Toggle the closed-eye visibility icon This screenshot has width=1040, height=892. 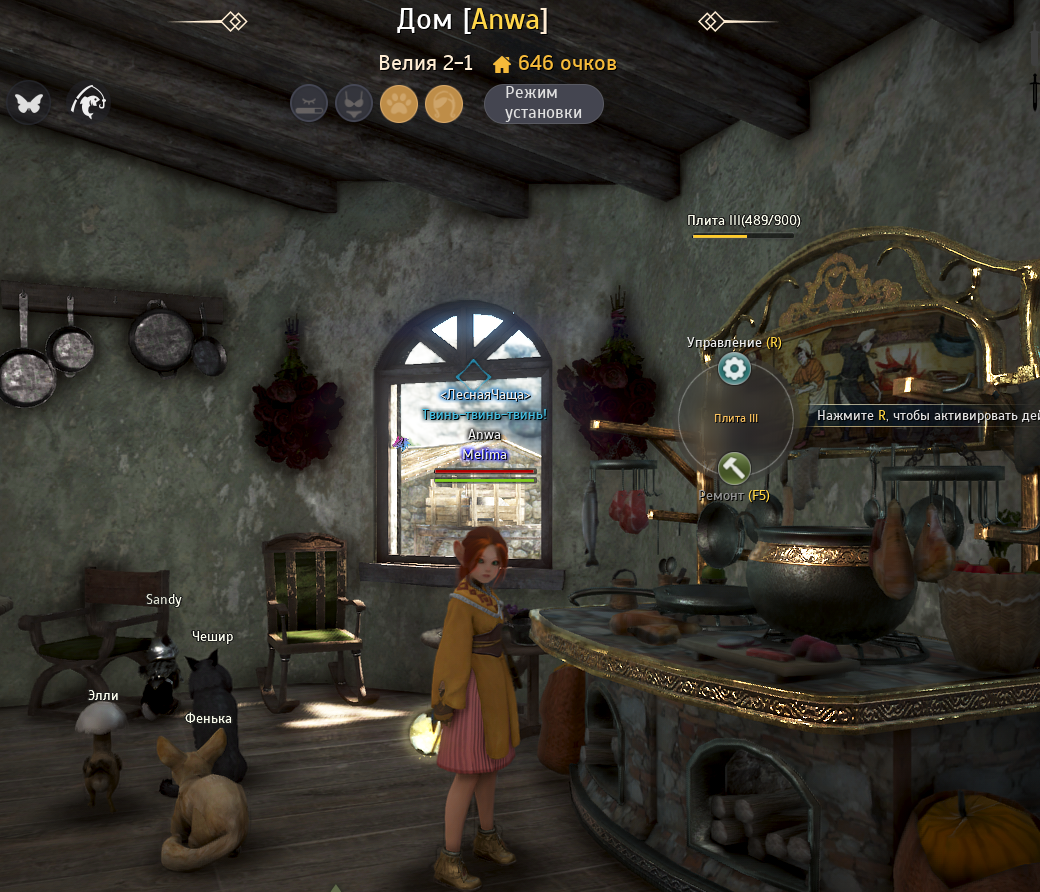point(309,104)
